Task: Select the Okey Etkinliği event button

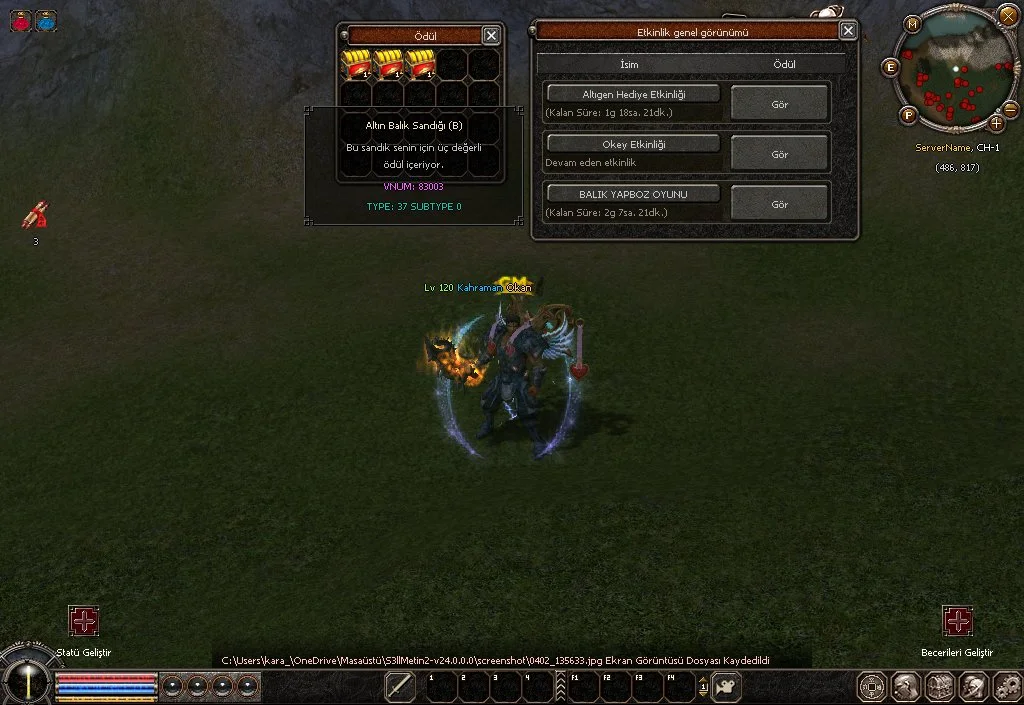Action: pyautogui.click(x=633, y=144)
